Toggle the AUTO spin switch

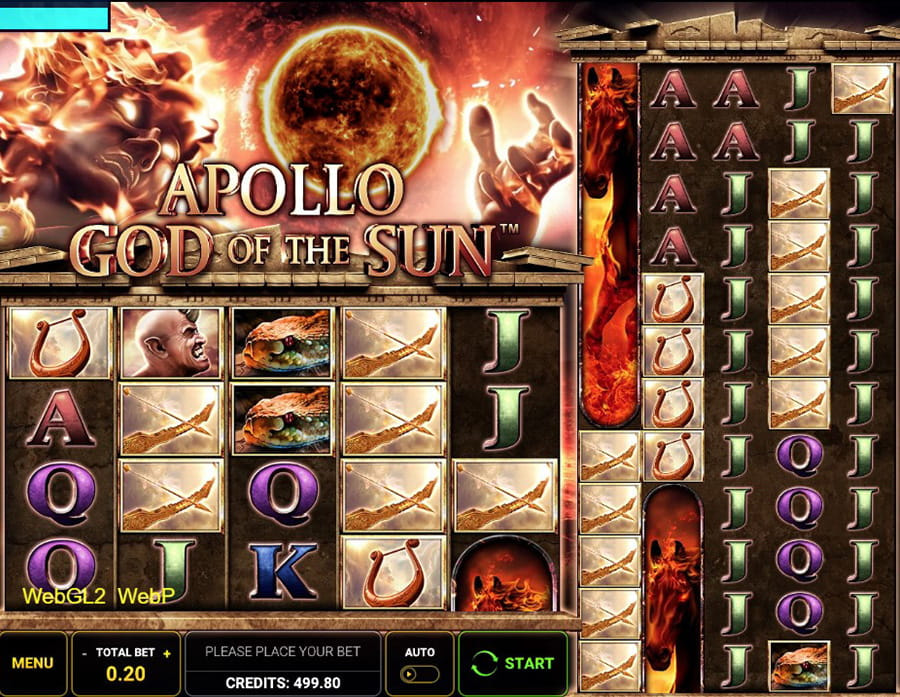click(420, 674)
